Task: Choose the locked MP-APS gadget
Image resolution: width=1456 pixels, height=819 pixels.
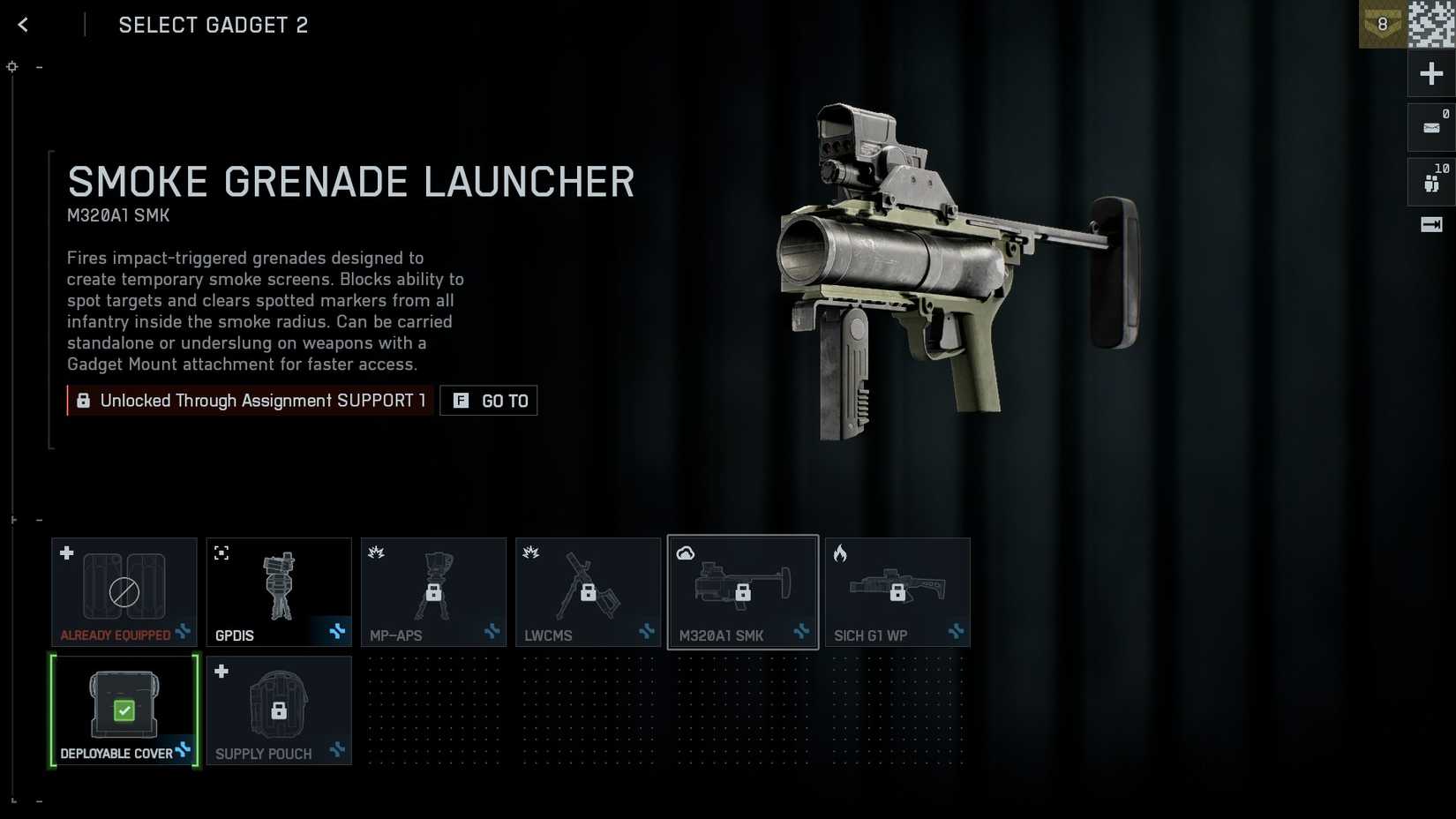Action: (x=433, y=592)
